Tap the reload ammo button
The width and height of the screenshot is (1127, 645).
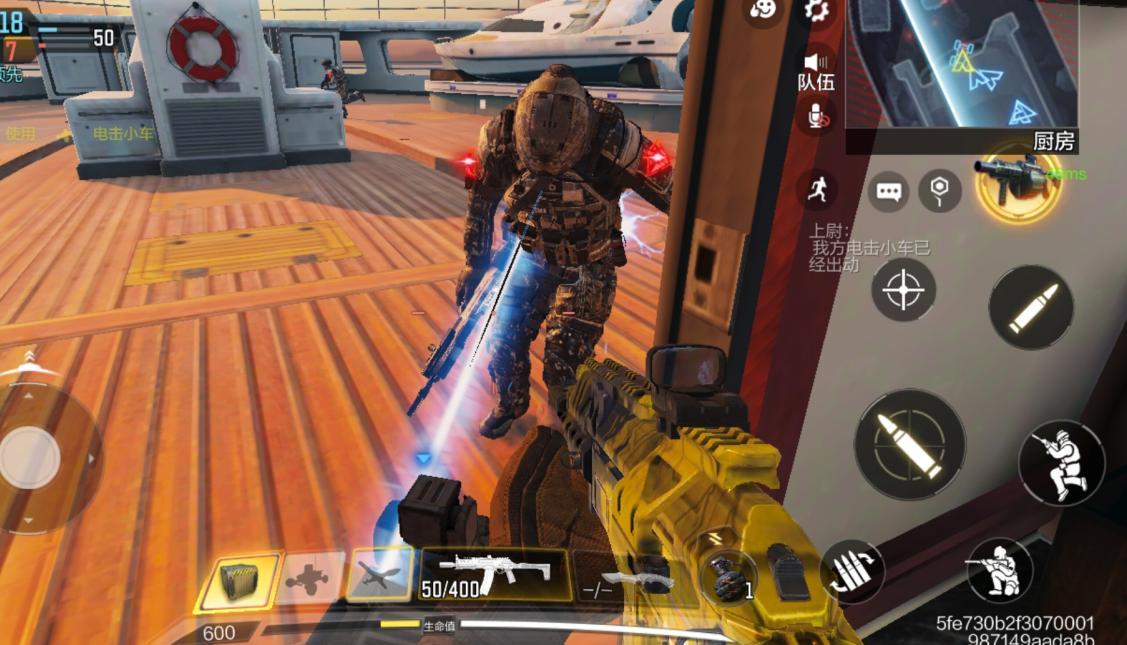[852, 572]
